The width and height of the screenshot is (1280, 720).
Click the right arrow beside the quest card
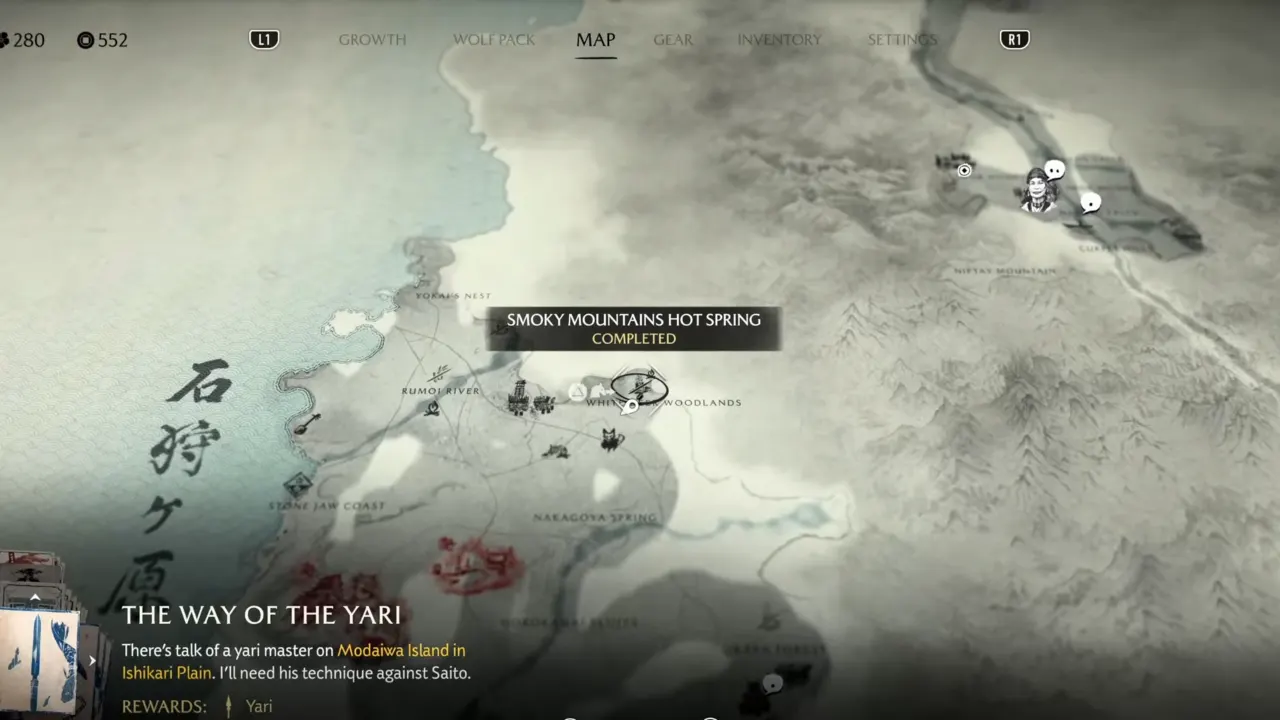pos(92,660)
